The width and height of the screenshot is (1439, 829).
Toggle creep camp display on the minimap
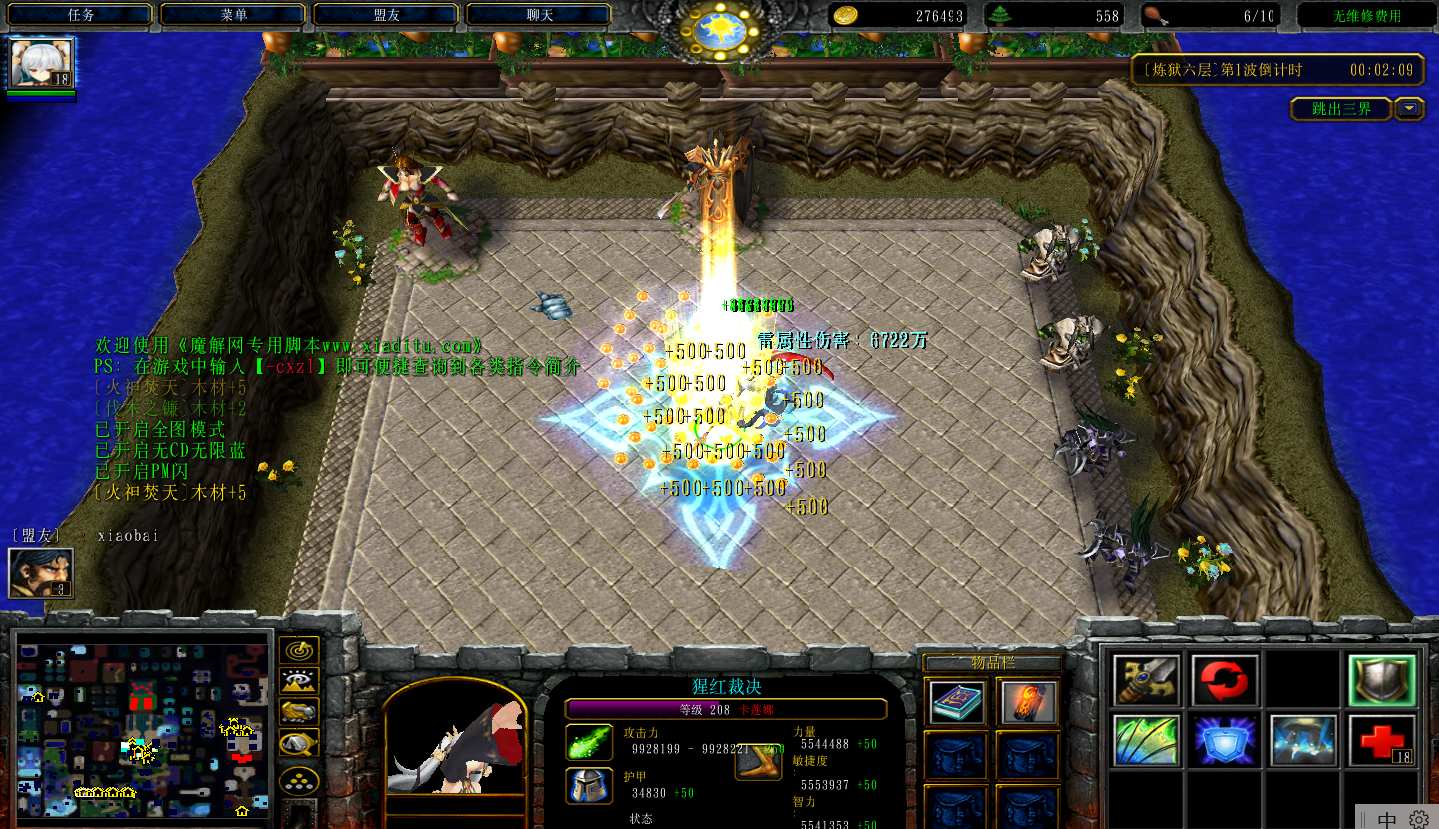click(x=299, y=744)
